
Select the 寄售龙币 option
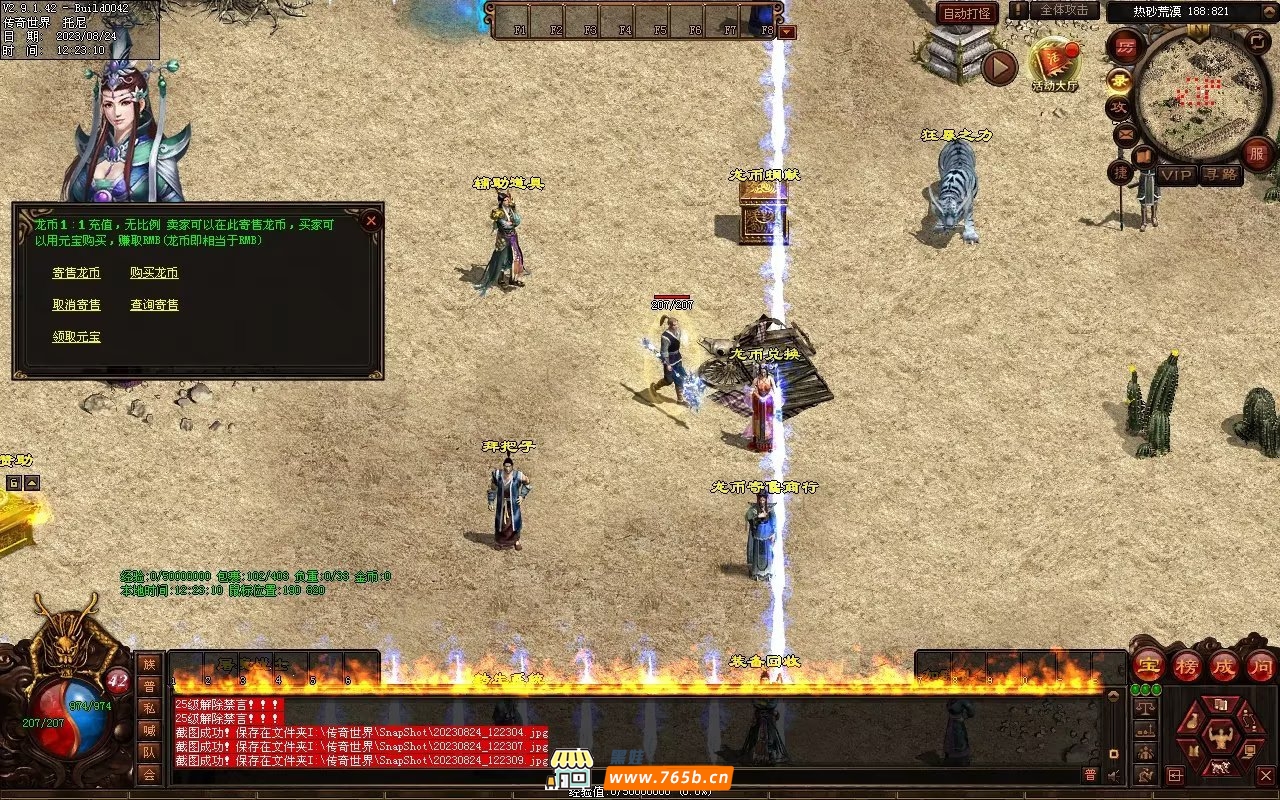(x=77, y=273)
